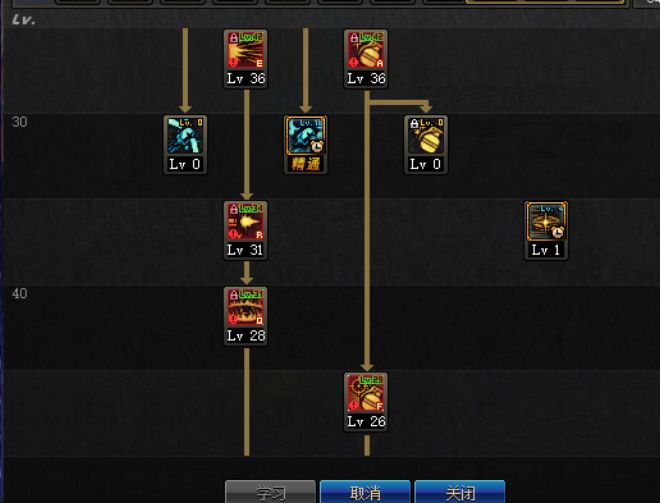
Task: Click the 学习 (Learn) button
Action: pos(270,492)
